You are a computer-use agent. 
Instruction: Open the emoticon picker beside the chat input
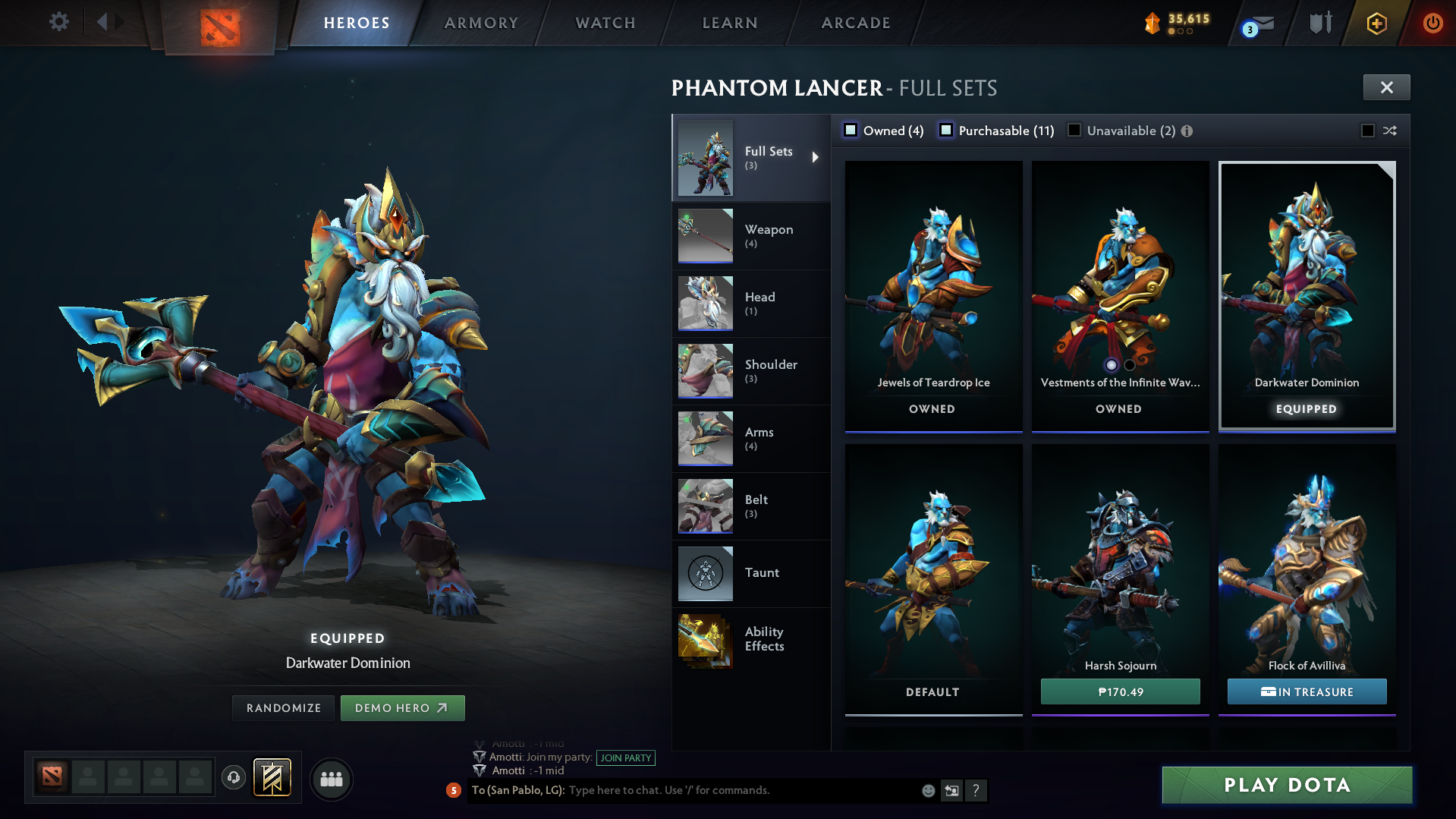(x=927, y=790)
